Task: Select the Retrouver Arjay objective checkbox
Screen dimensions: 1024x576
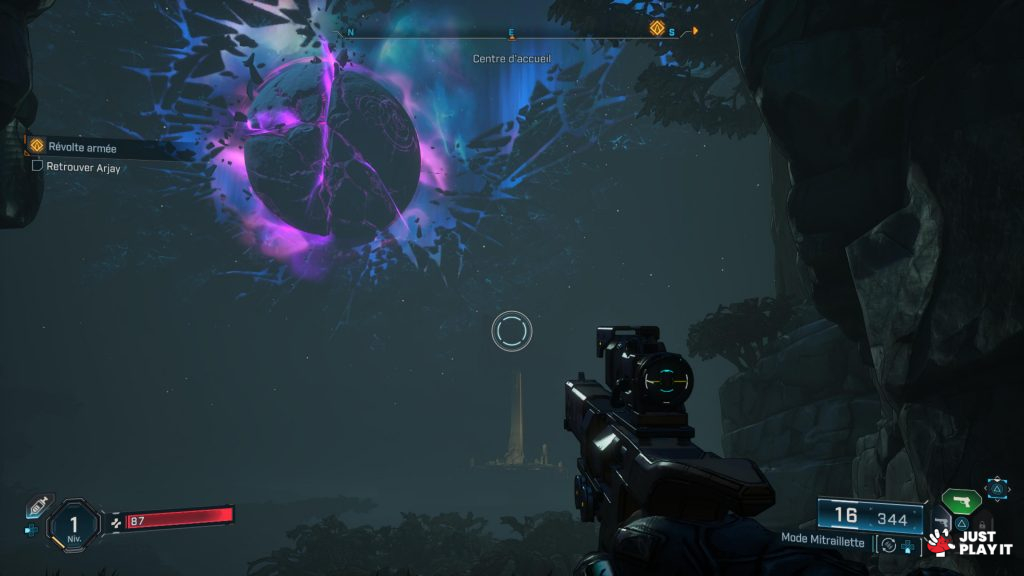Action: coord(38,166)
